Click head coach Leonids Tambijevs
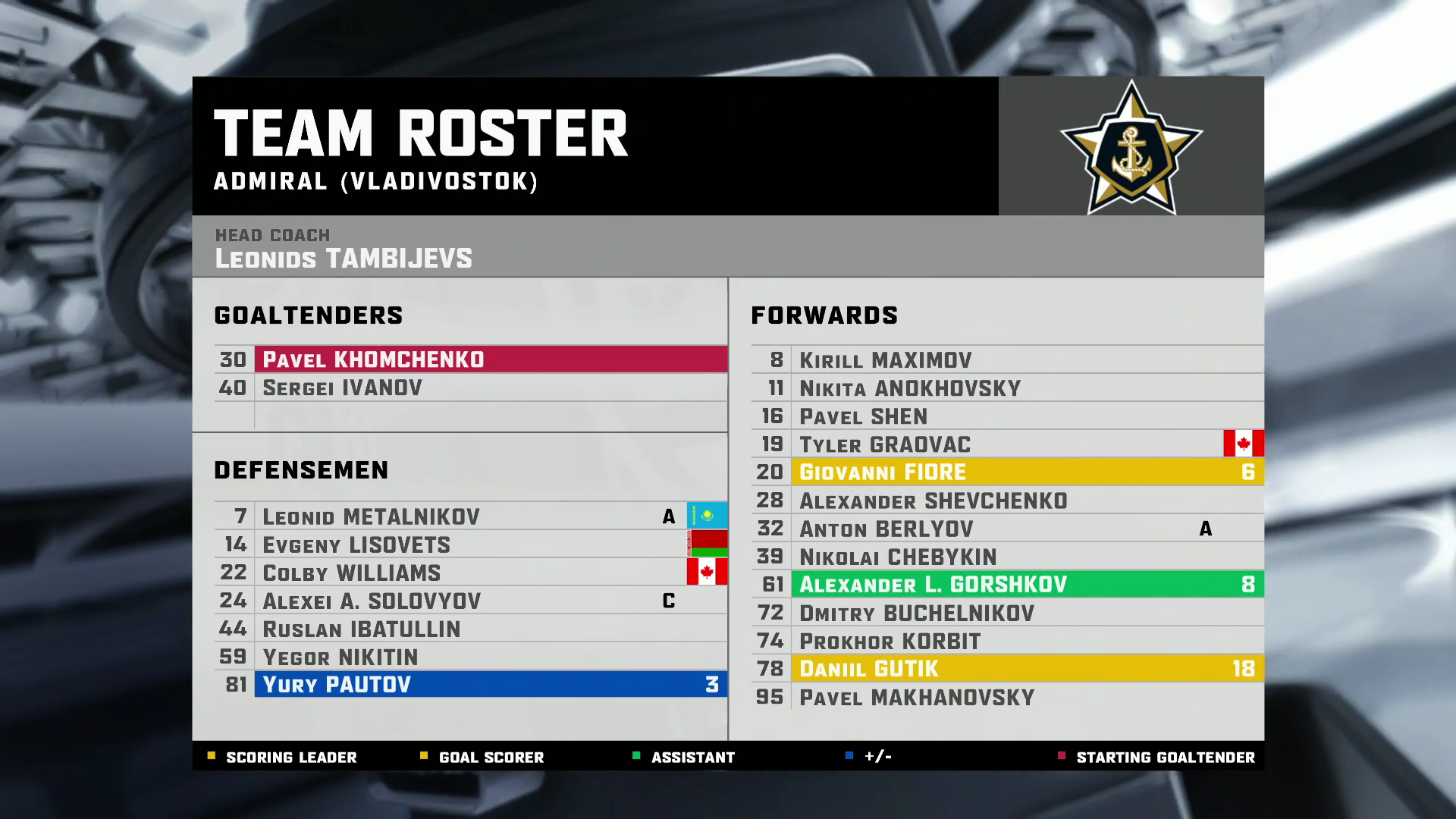 pos(343,259)
